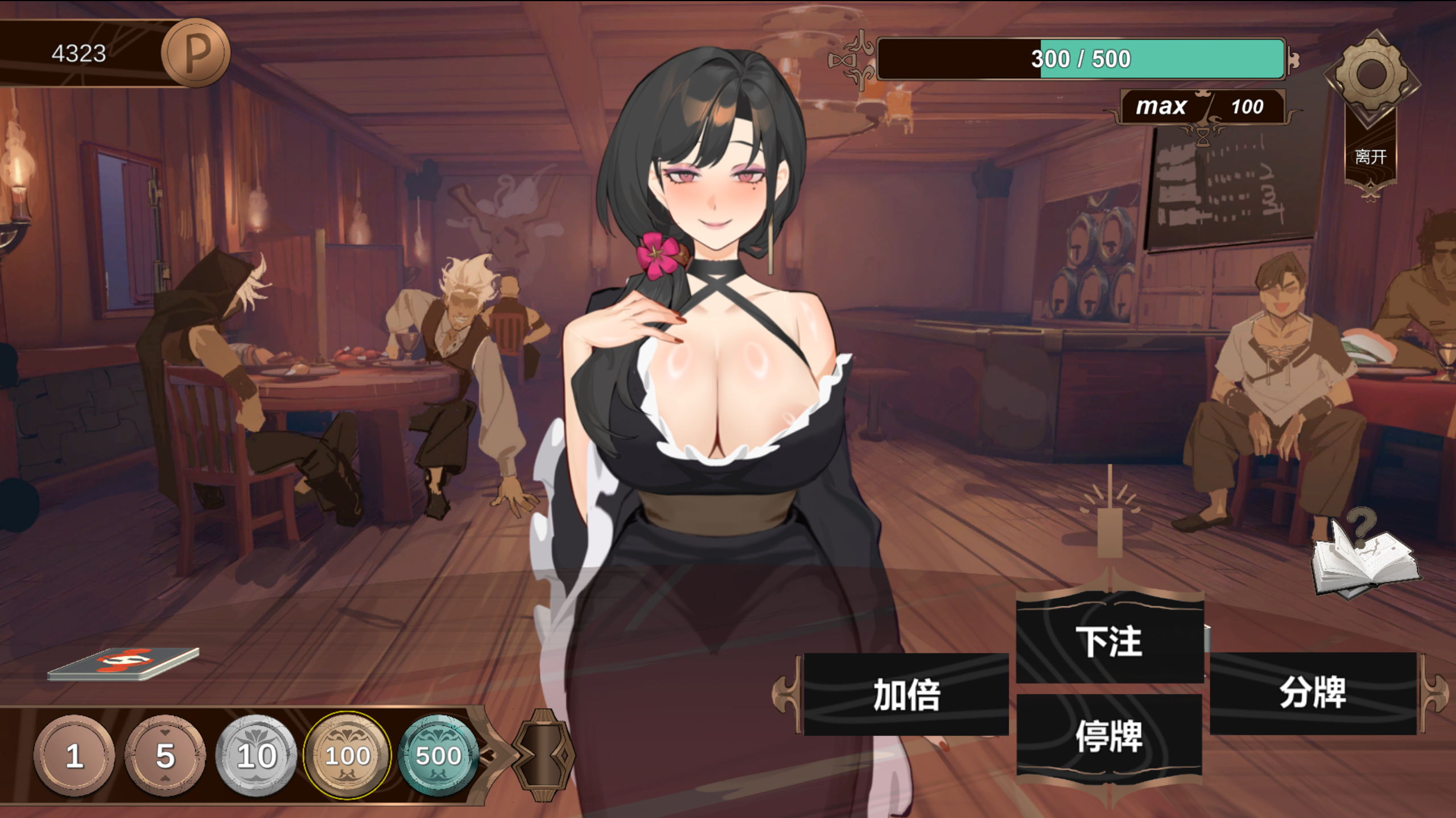The image size is (1456, 818).
Task: Pick the 5 value chip
Action: click(x=165, y=755)
